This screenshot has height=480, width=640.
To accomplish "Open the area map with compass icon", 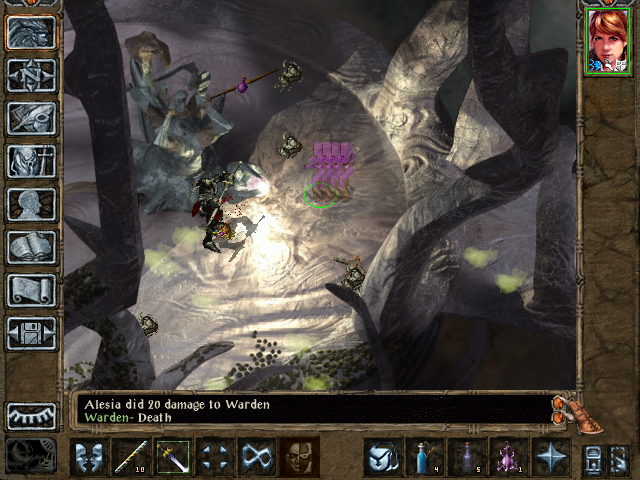I will click(x=31, y=75).
